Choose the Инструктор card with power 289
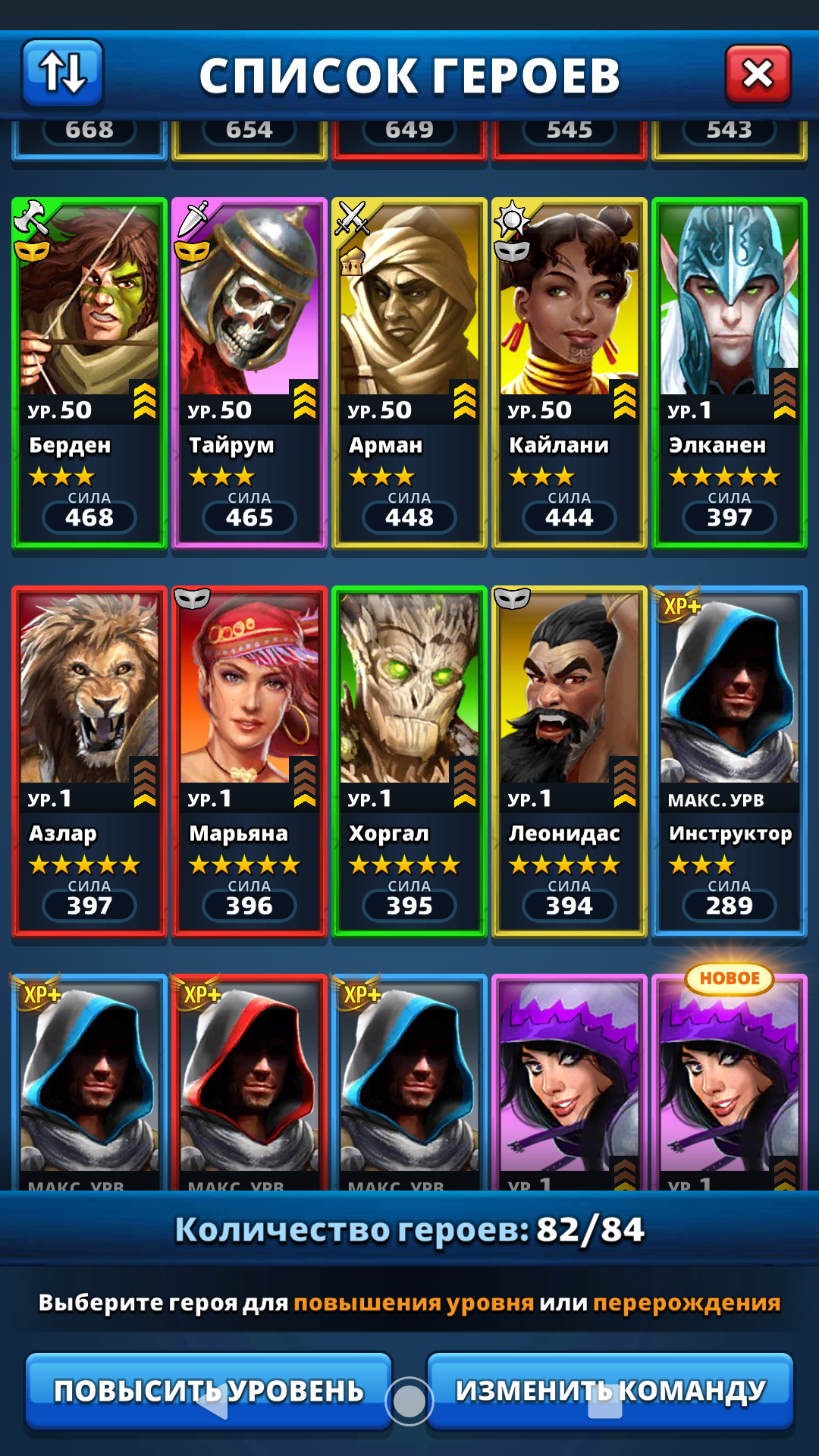The width and height of the screenshot is (819, 1456). 730,760
